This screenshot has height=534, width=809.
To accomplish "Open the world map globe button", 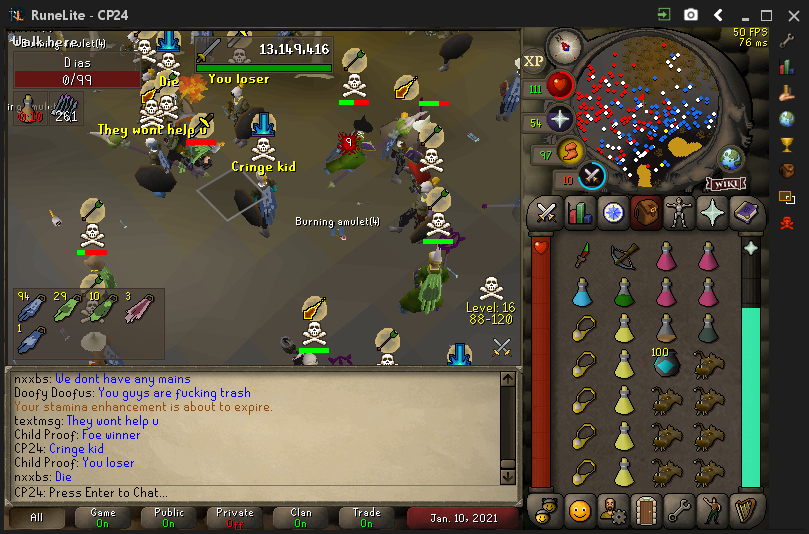I will 731,159.
